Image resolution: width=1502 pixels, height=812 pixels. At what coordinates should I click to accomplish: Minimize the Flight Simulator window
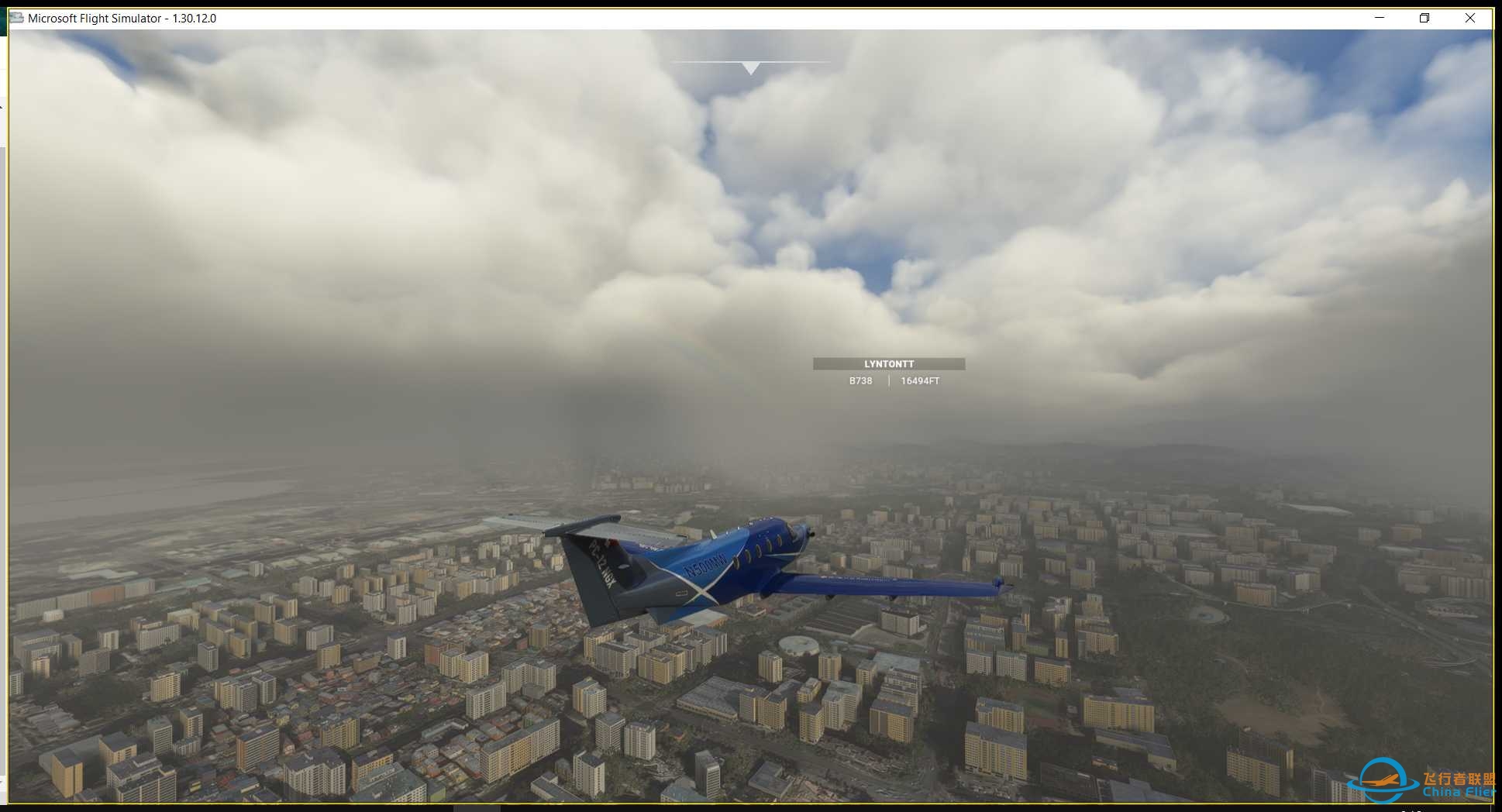coord(1380,18)
